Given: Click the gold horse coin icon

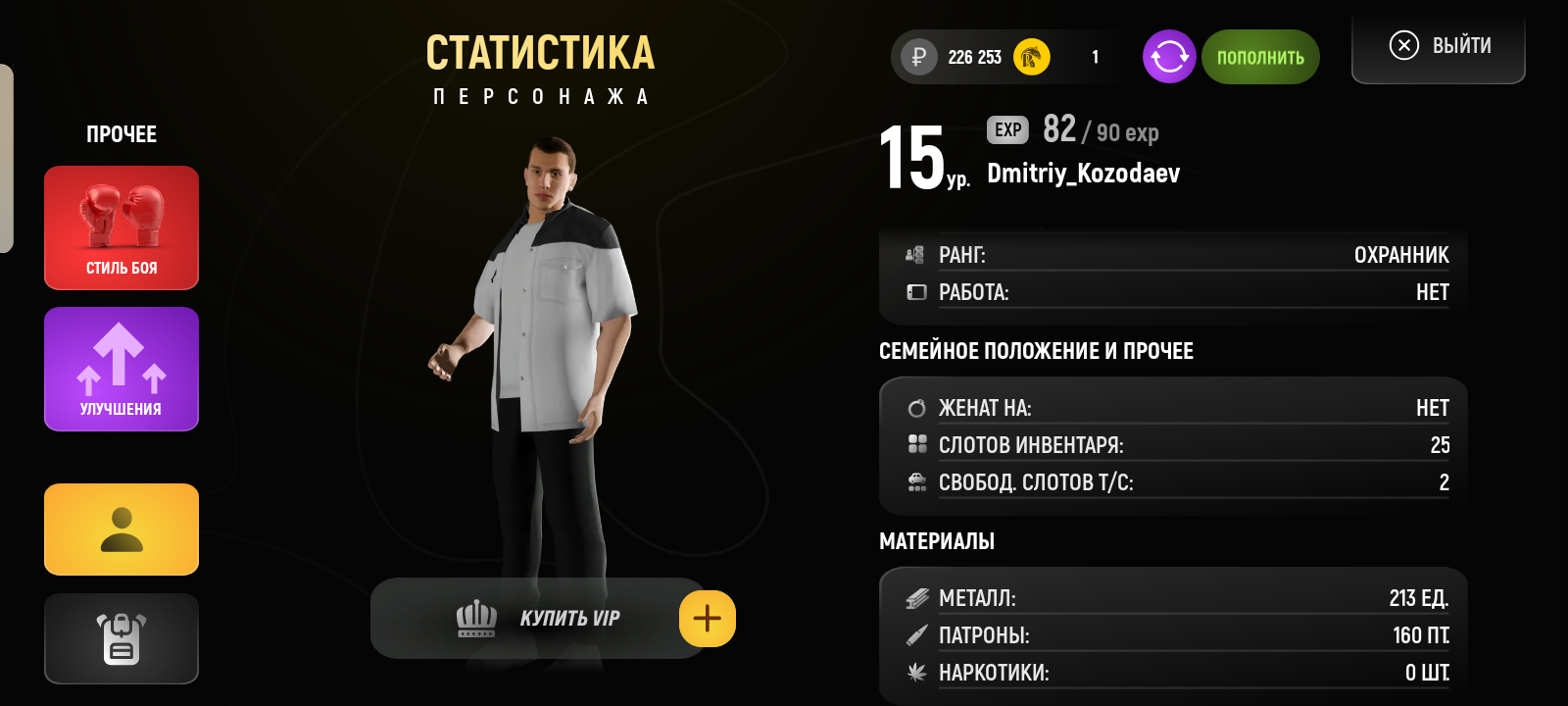Looking at the screenshot, I should point(1031,57).
